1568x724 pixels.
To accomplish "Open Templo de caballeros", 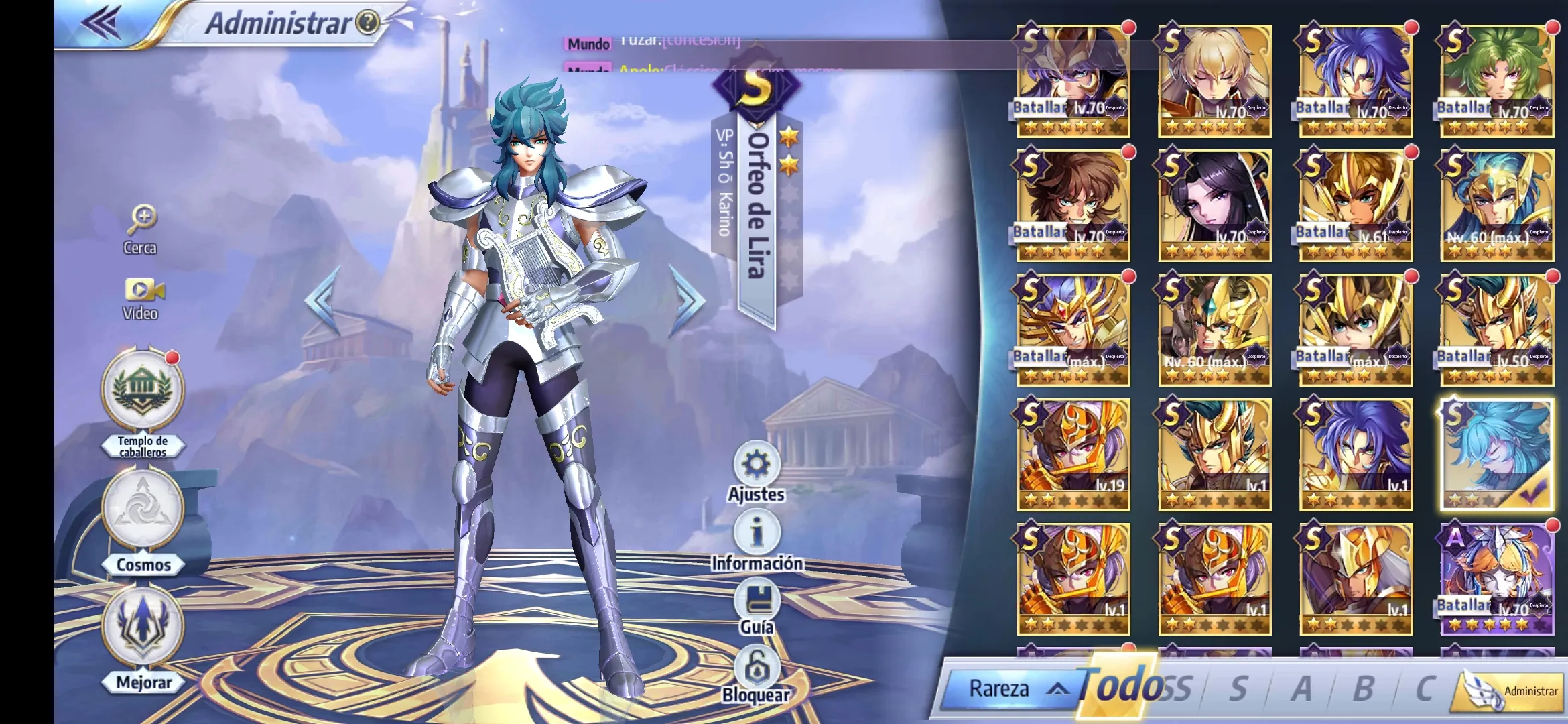I will tap(142, 391).
